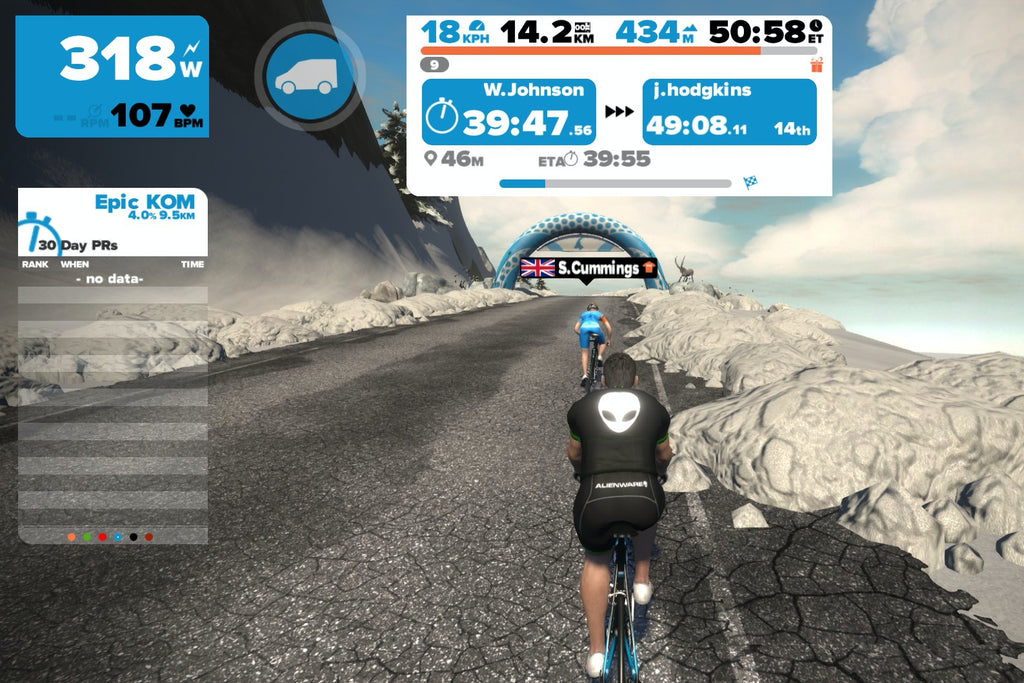Click the red gift box icon
This screenshot has width=1024, height=683.
(x=816, y=65)
